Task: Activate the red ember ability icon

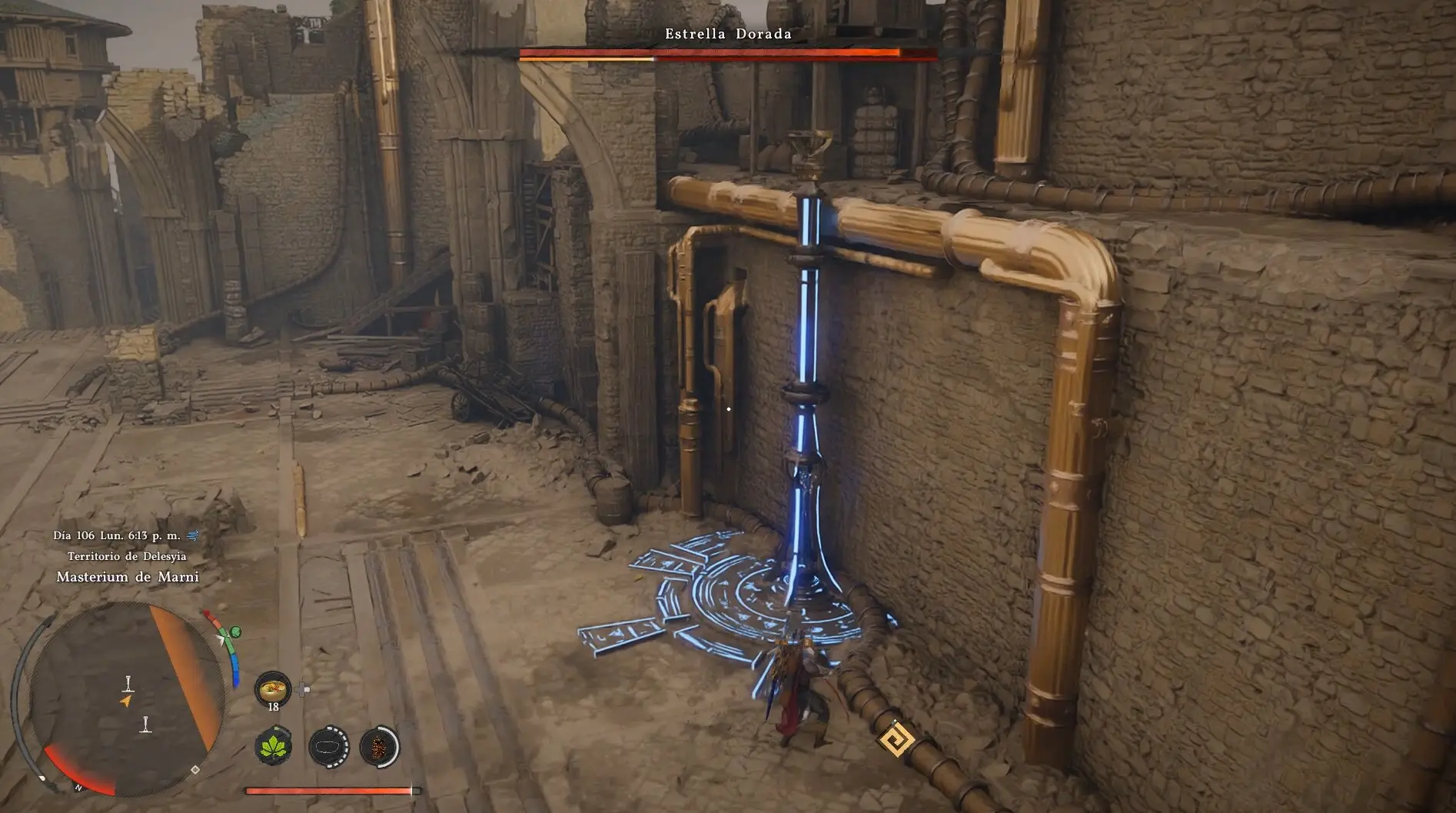Action: (x=379, y=746)
